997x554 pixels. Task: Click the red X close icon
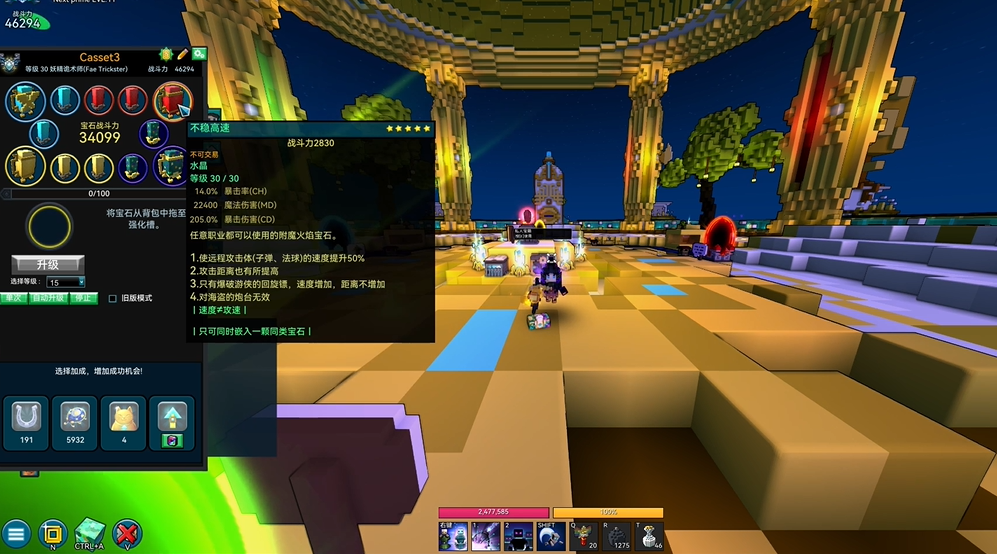tap(127, 534)
